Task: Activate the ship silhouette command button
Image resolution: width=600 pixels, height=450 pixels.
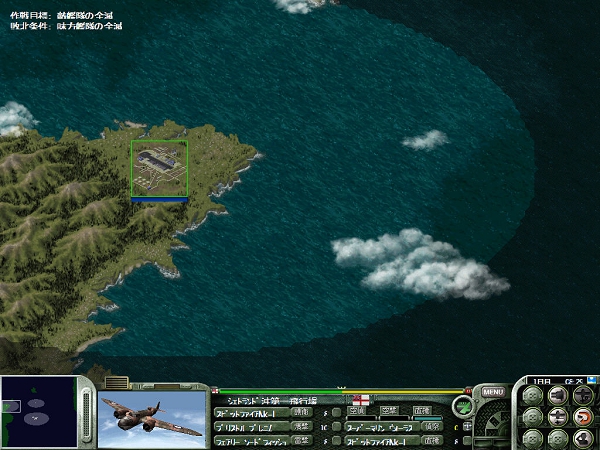Action: (582, 438)
